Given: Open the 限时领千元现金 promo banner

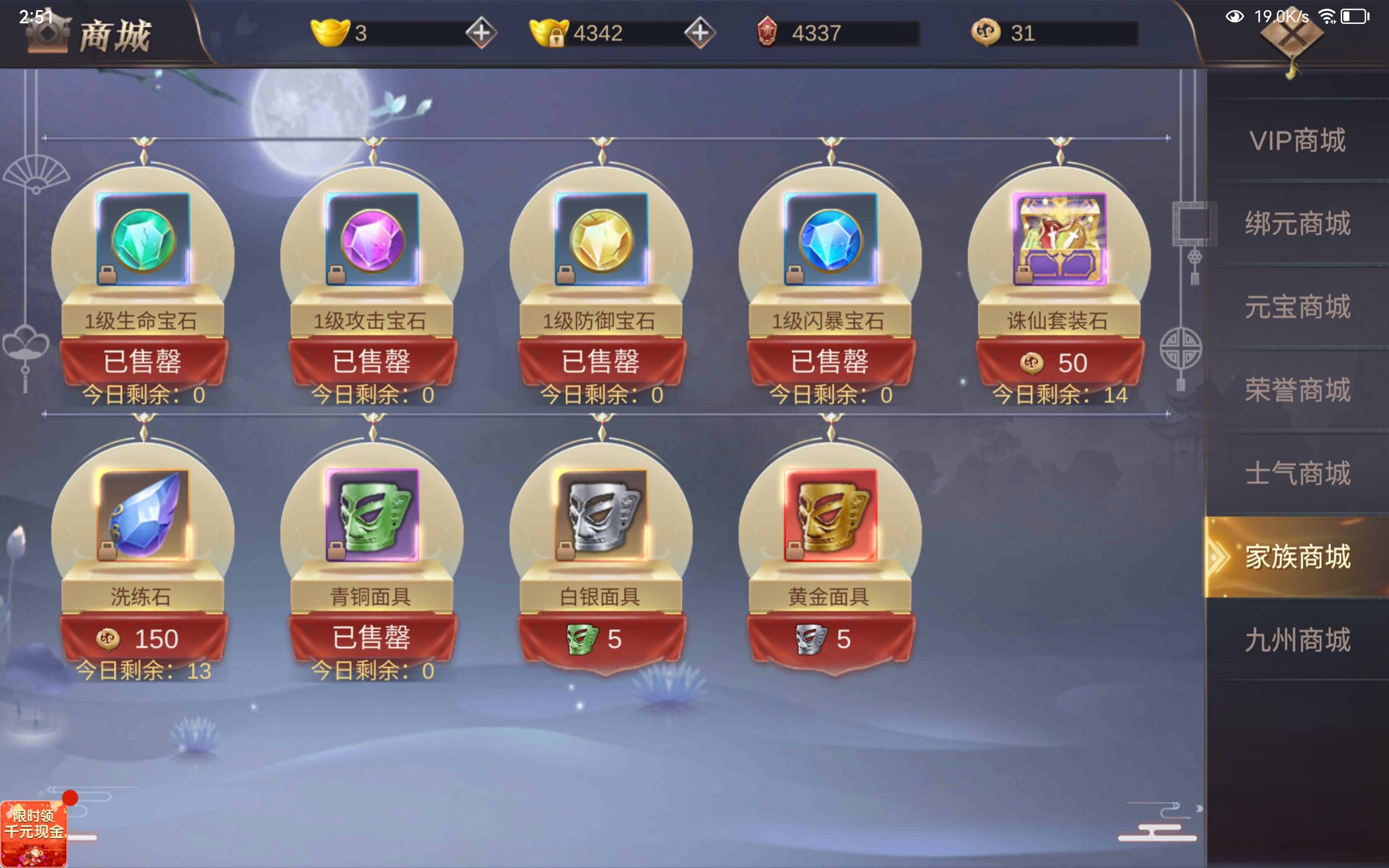Looking at the screenshot, I should (x=33, y=832).
